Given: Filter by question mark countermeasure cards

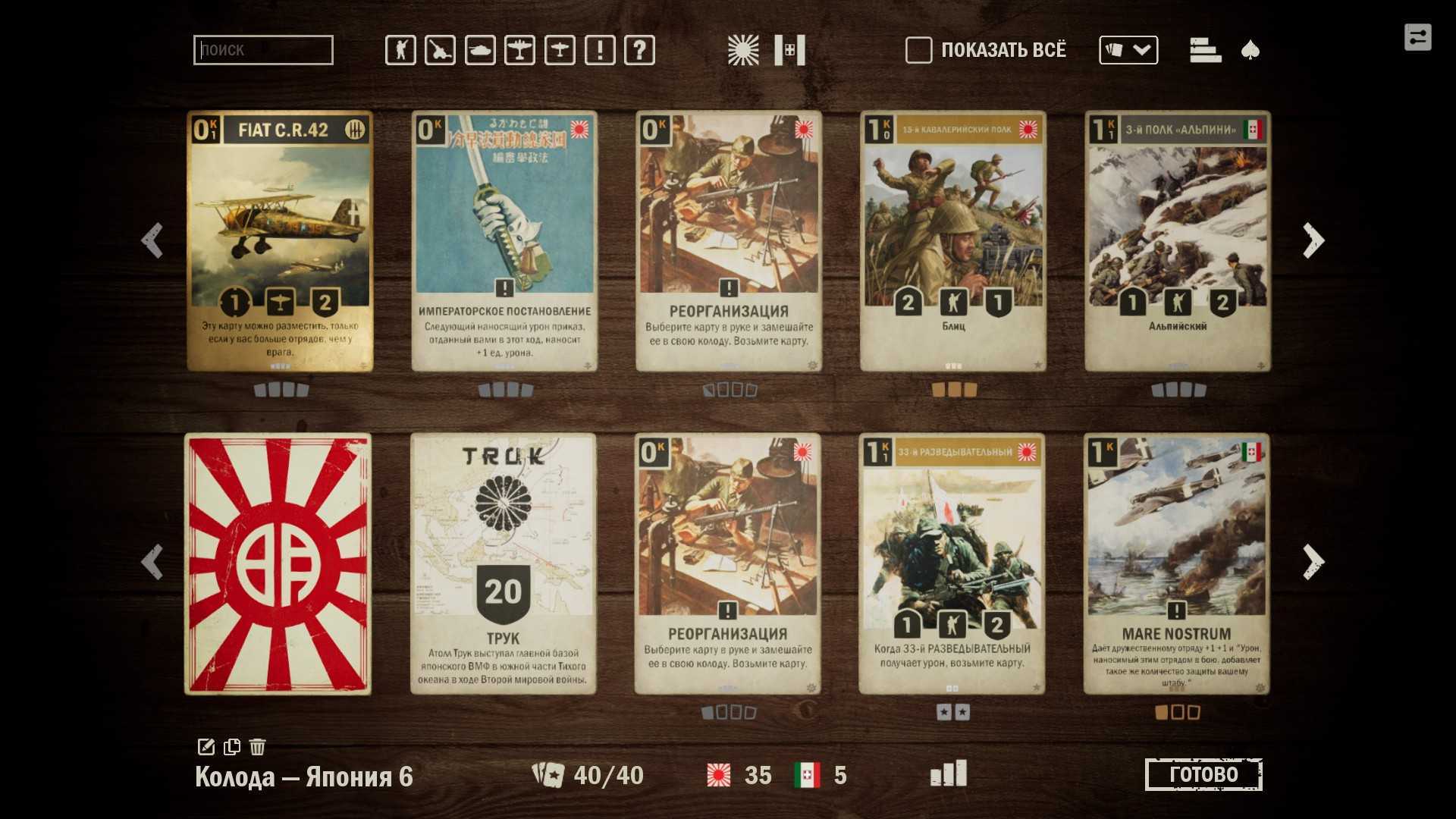Looking at the screenshot, I should 639,51.
